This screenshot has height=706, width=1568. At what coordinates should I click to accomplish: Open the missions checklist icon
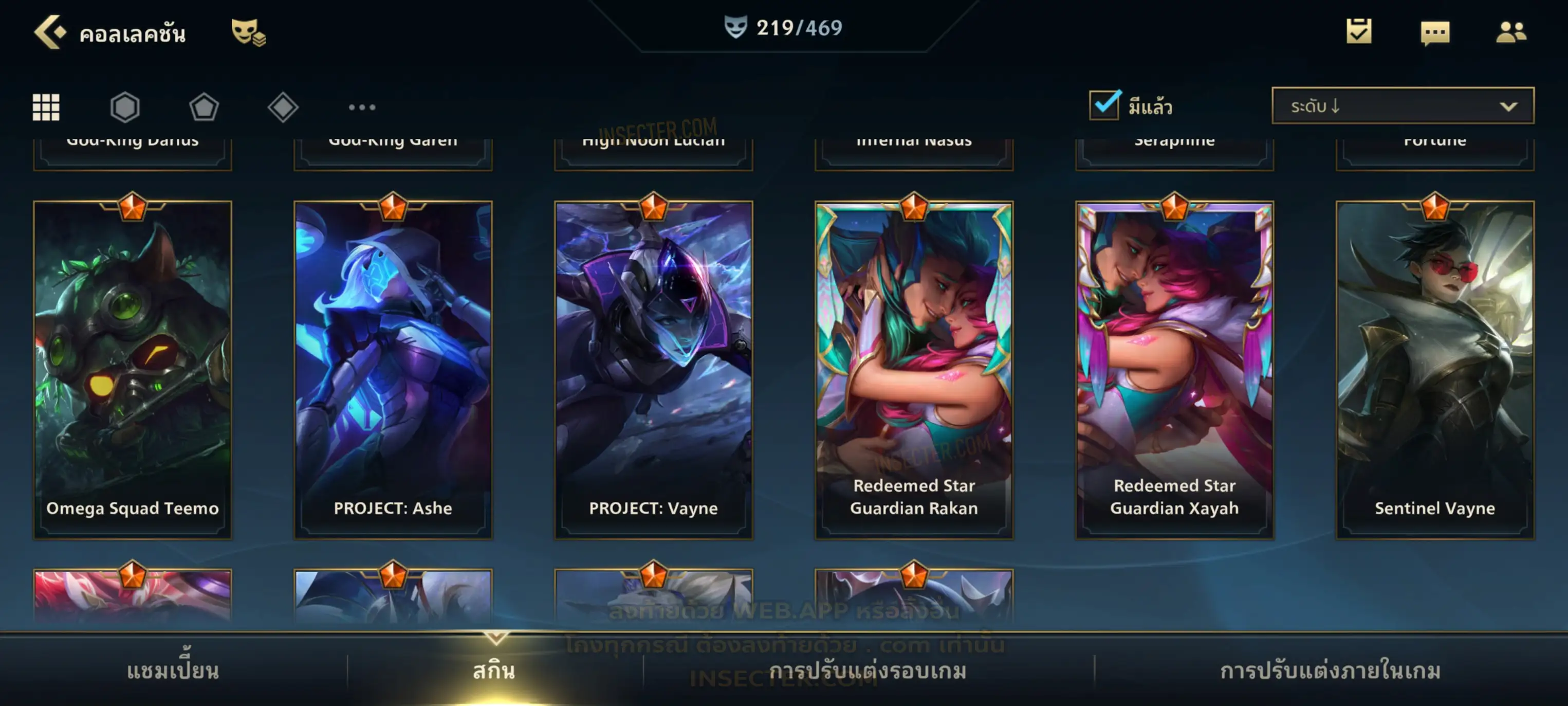[1358, 32]
